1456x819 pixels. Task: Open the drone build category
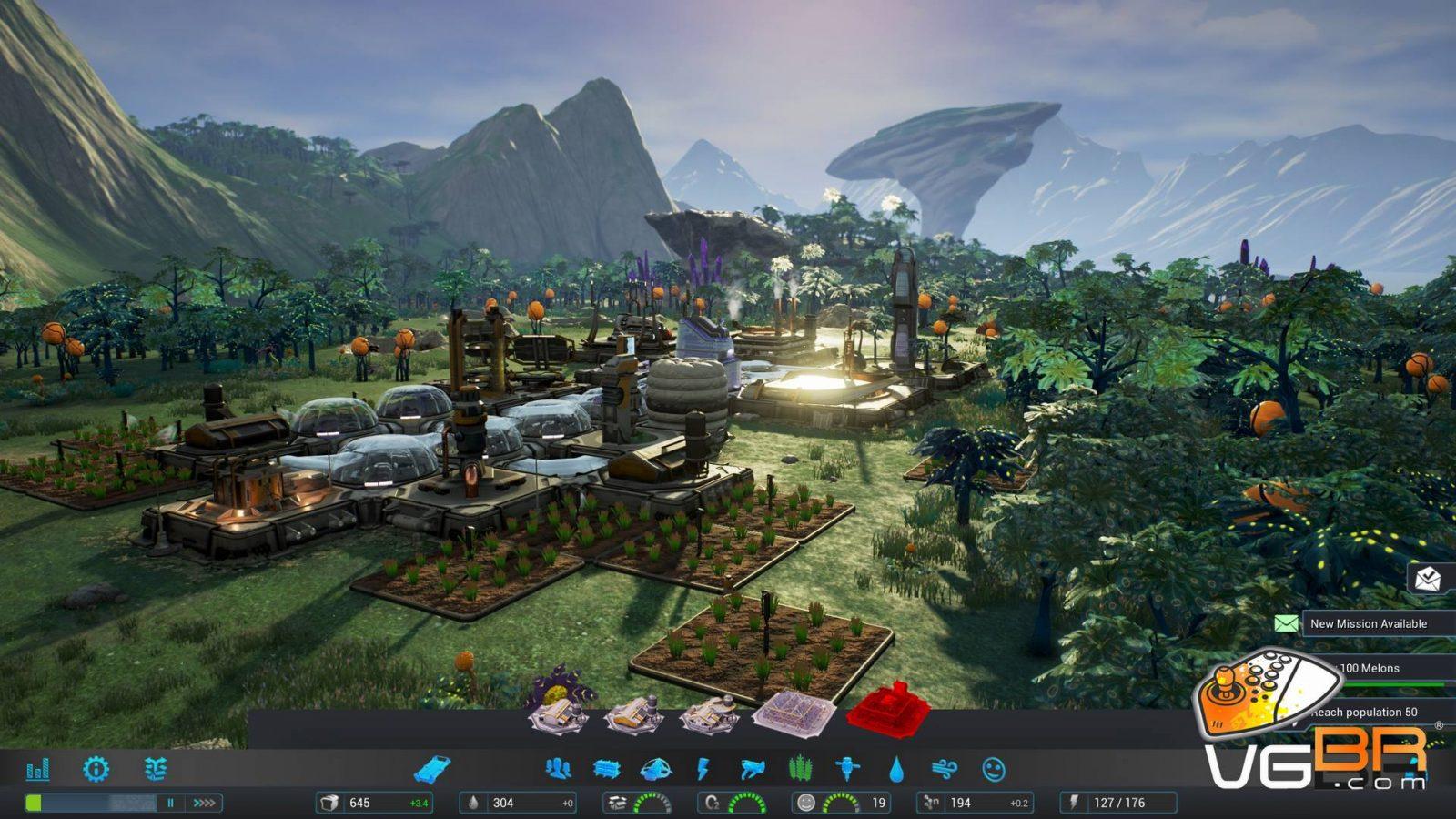point(752,770)
